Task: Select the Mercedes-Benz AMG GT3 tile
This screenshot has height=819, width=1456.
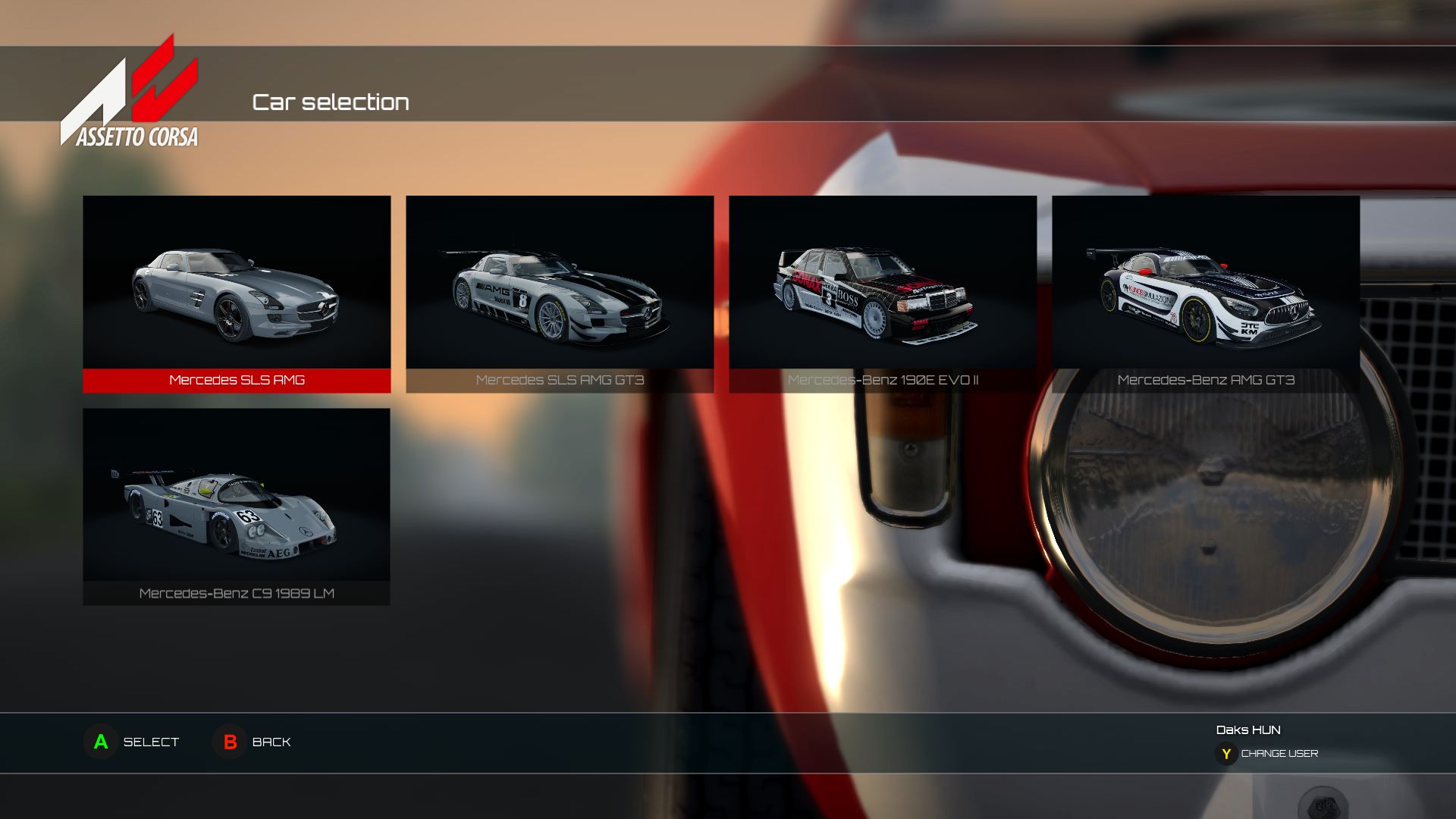Action: pyautogui.click(x=1206, y=293)
